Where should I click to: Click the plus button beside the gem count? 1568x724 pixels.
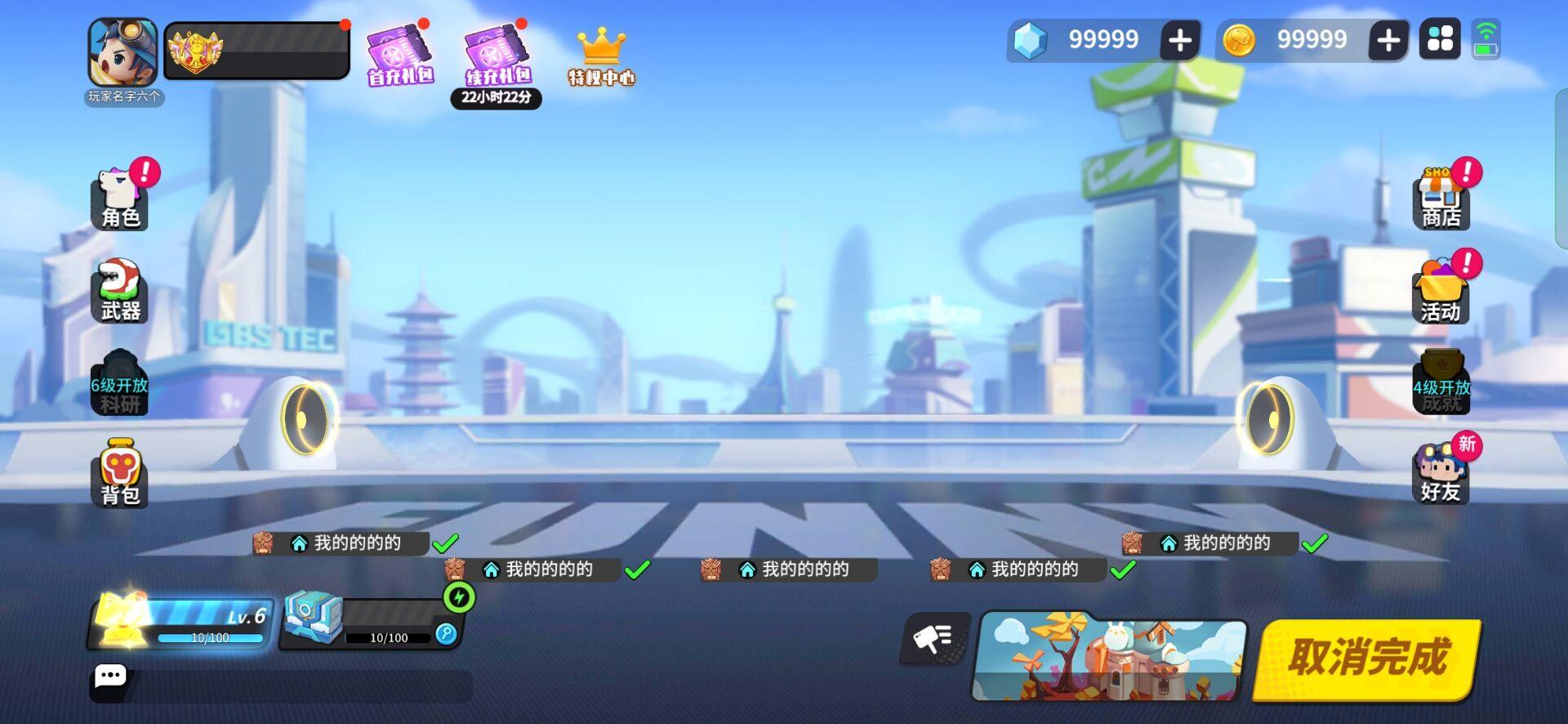(x=1179, y=38)
